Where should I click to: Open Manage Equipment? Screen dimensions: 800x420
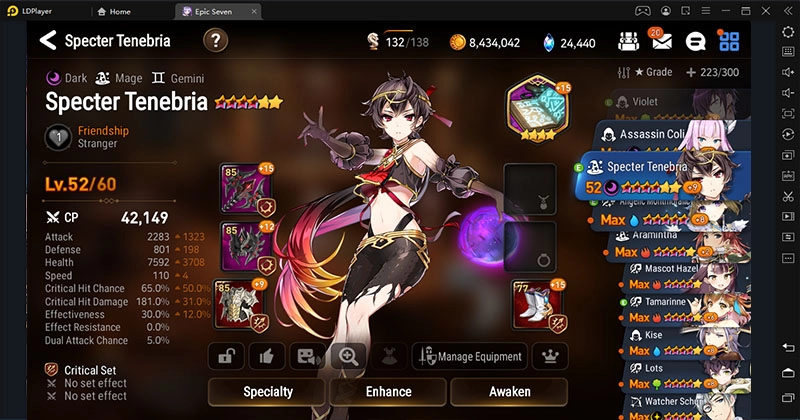tap(472, 356)
